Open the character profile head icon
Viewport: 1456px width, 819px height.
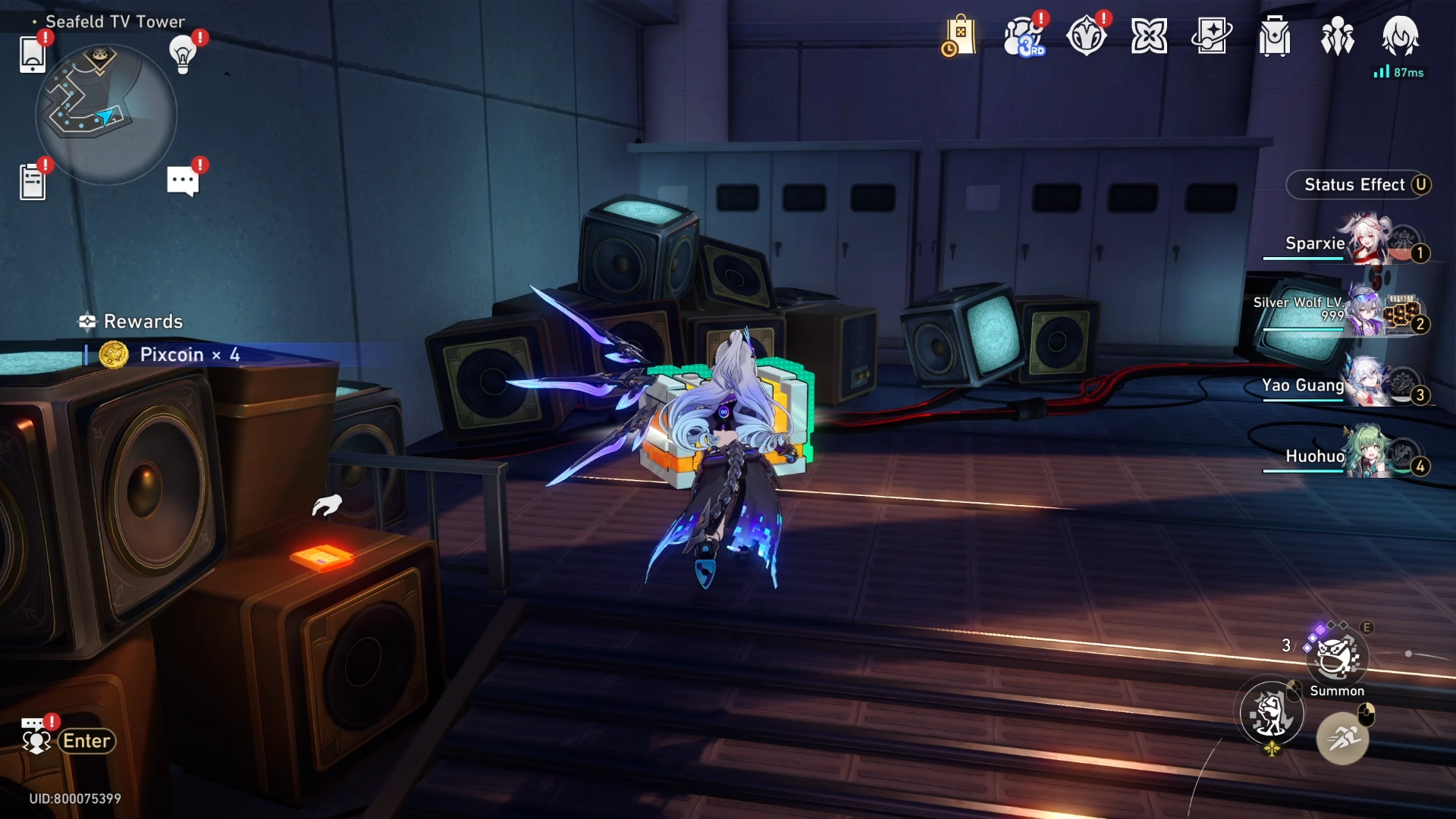click(x=1400, y=36)
